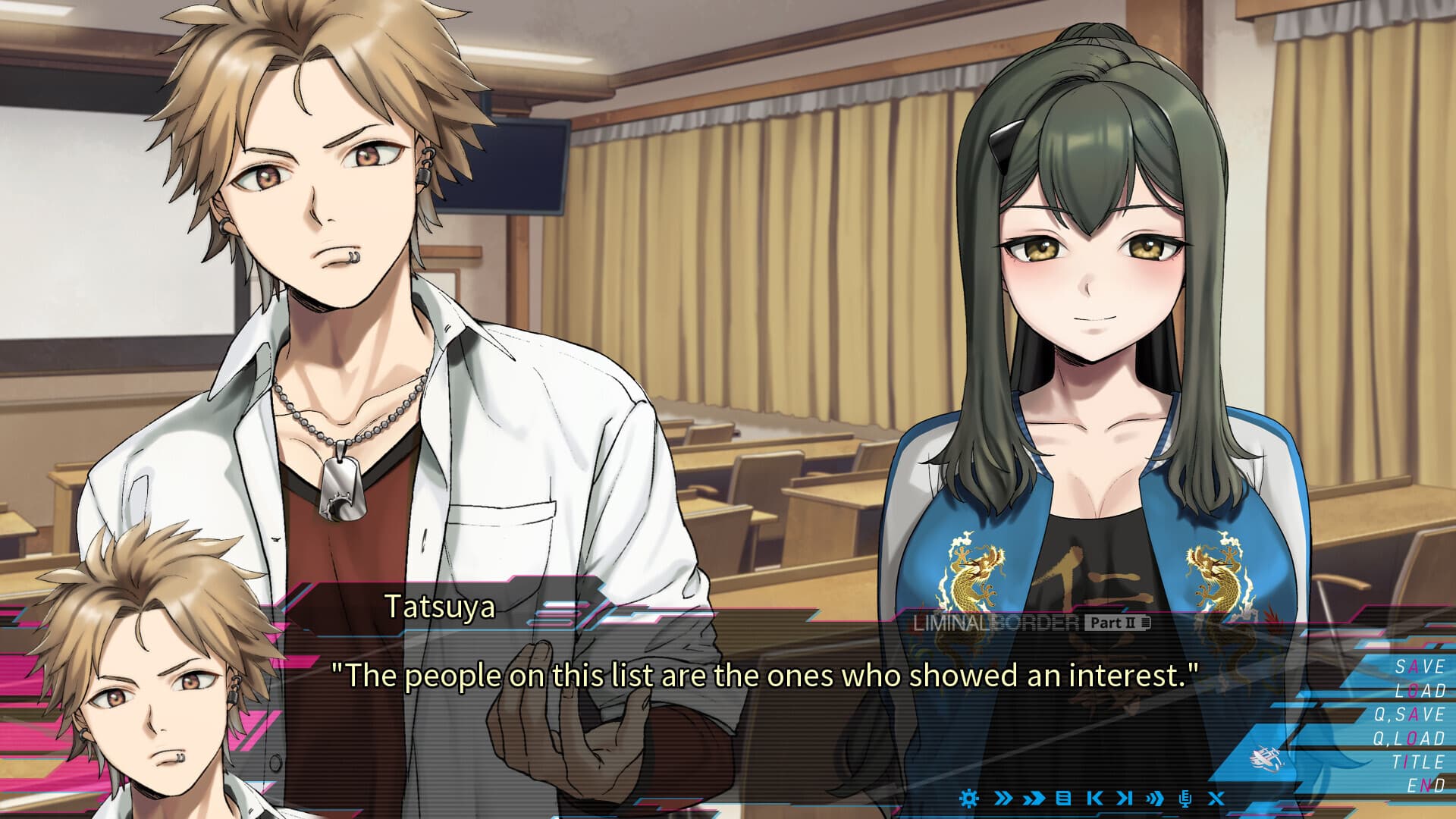Open settings with the gear icon
1456x819 pixels.
pyautogui.click(x=969, y=798)
